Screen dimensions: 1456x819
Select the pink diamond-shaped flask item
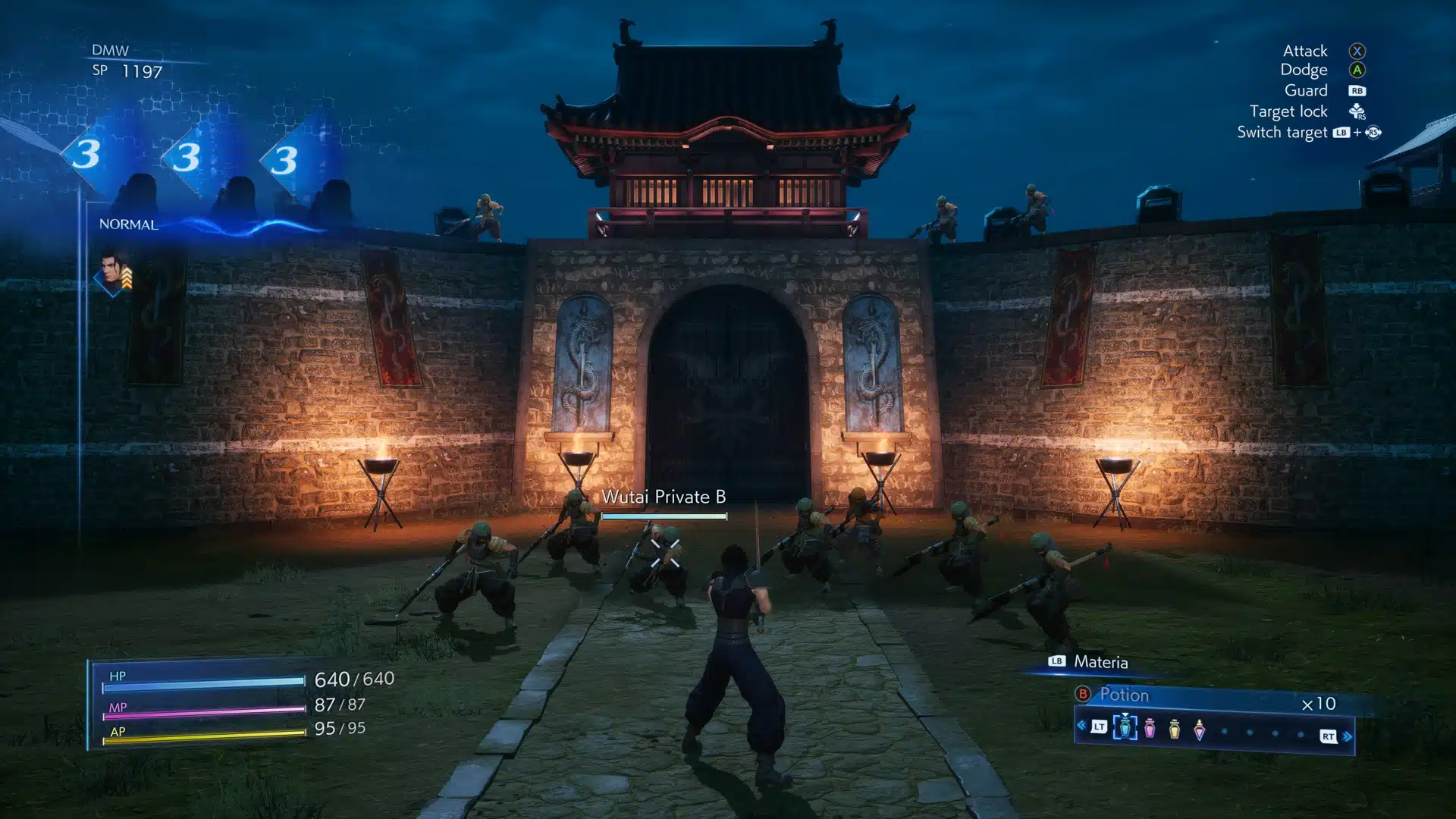tap(1199, 730)
